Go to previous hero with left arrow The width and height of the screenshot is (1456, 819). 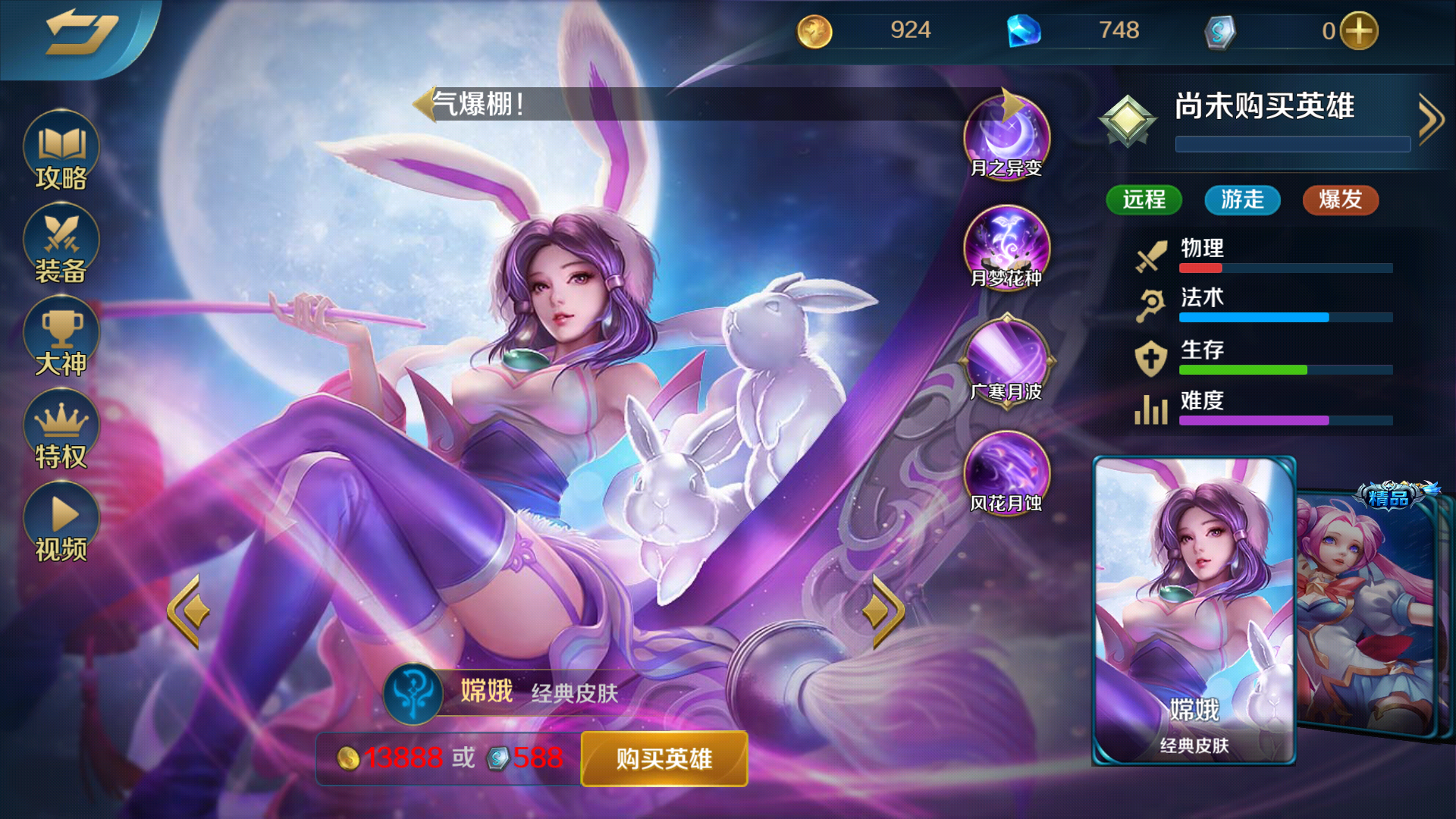click(188, 610)
